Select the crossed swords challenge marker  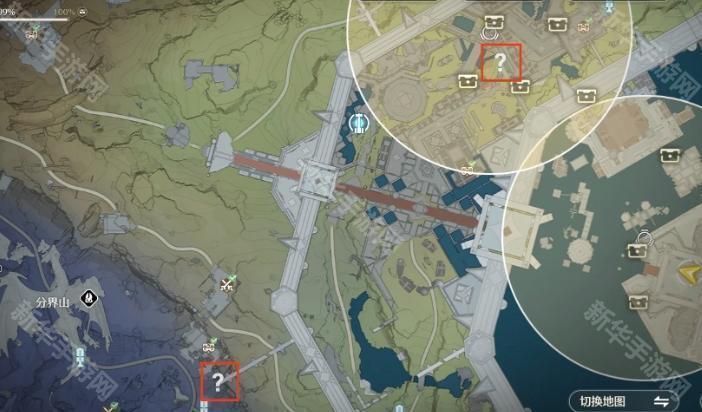tap(227, 284)
